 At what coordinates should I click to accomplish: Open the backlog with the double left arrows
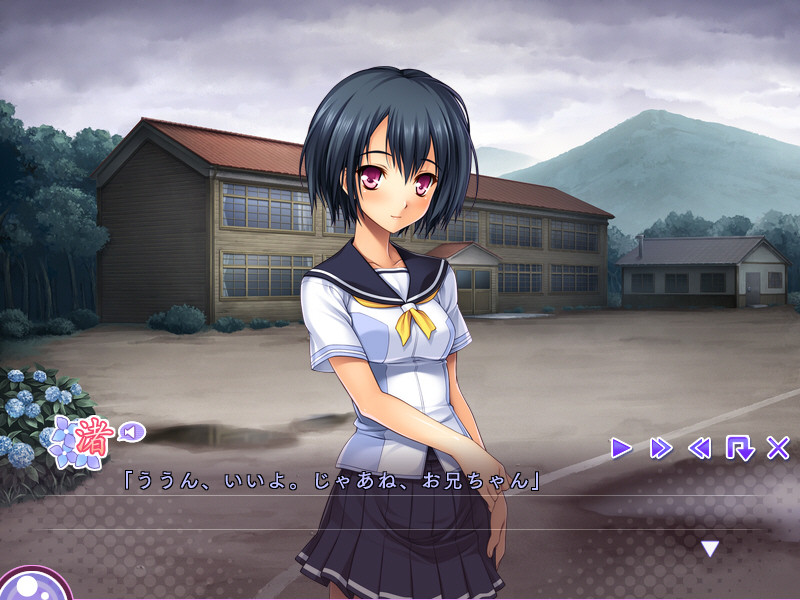699,448
